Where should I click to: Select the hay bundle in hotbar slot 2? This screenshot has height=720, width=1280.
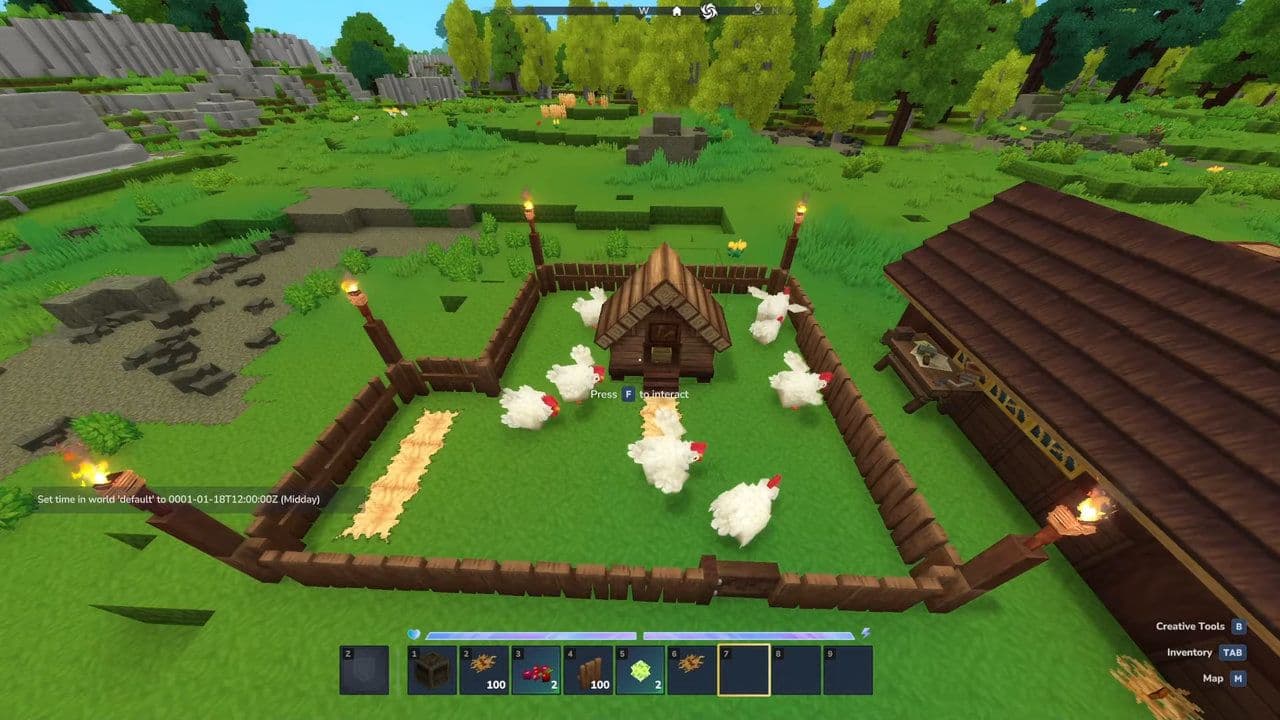[484, 668]
